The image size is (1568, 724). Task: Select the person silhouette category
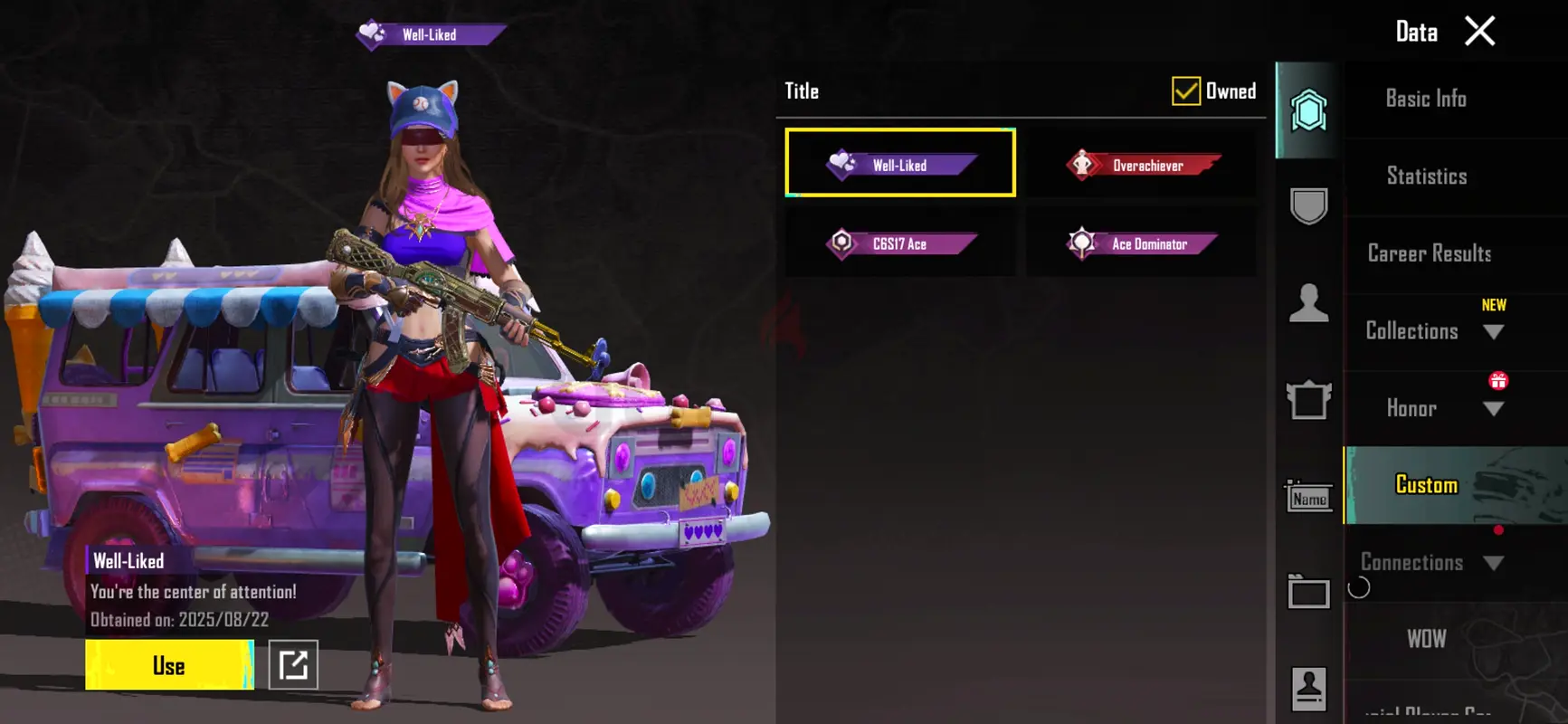(1308, 303)
